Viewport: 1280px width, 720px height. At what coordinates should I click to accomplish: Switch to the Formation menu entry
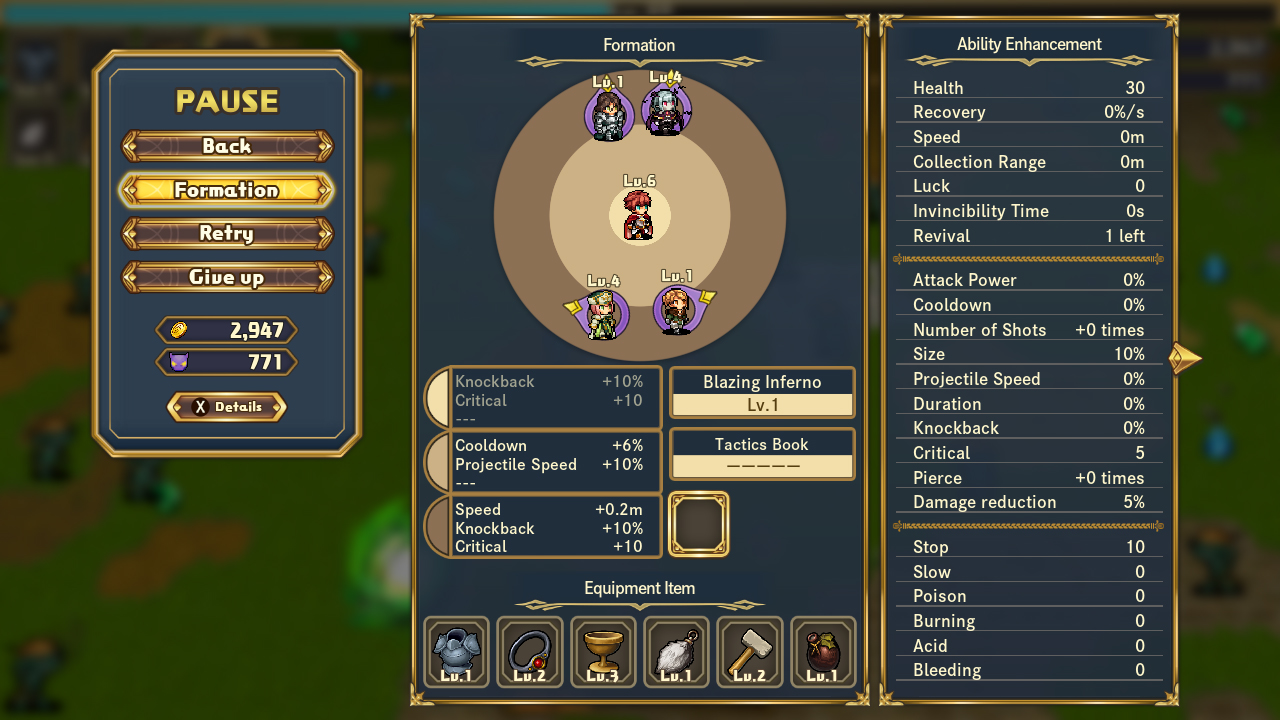pos(227,189)
